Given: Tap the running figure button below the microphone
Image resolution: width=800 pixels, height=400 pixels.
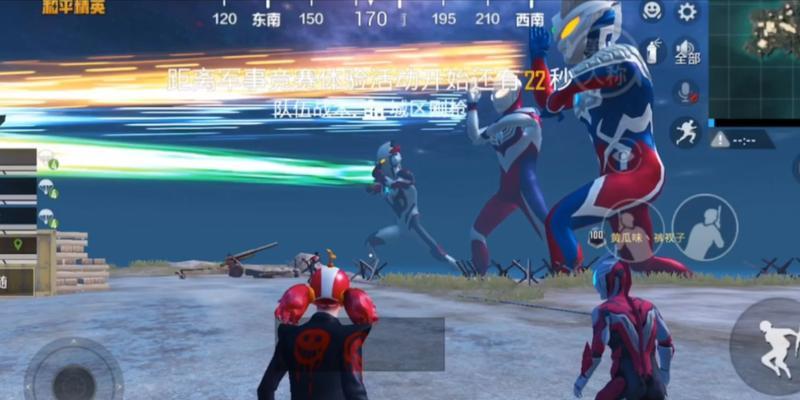Looking at the screenshot, I should coord(686,131).
